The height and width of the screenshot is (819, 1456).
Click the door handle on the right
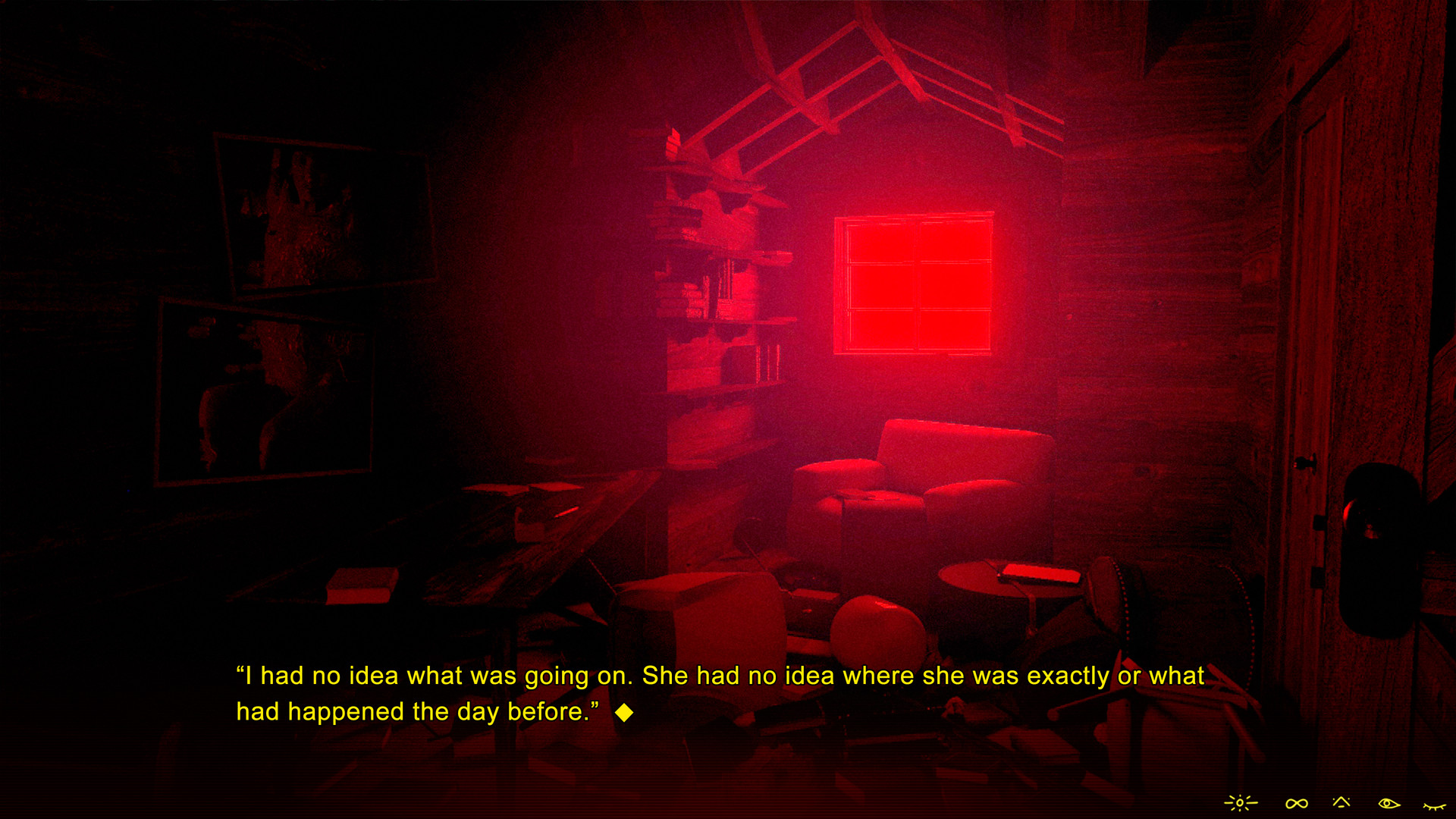(1306, 463)
